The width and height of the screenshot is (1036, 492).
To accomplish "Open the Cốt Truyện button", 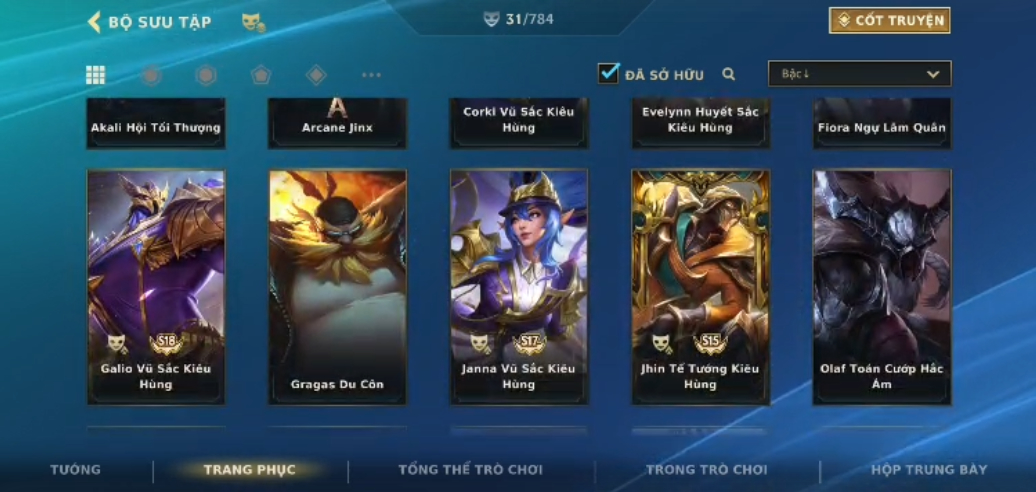I will (889, 20).
